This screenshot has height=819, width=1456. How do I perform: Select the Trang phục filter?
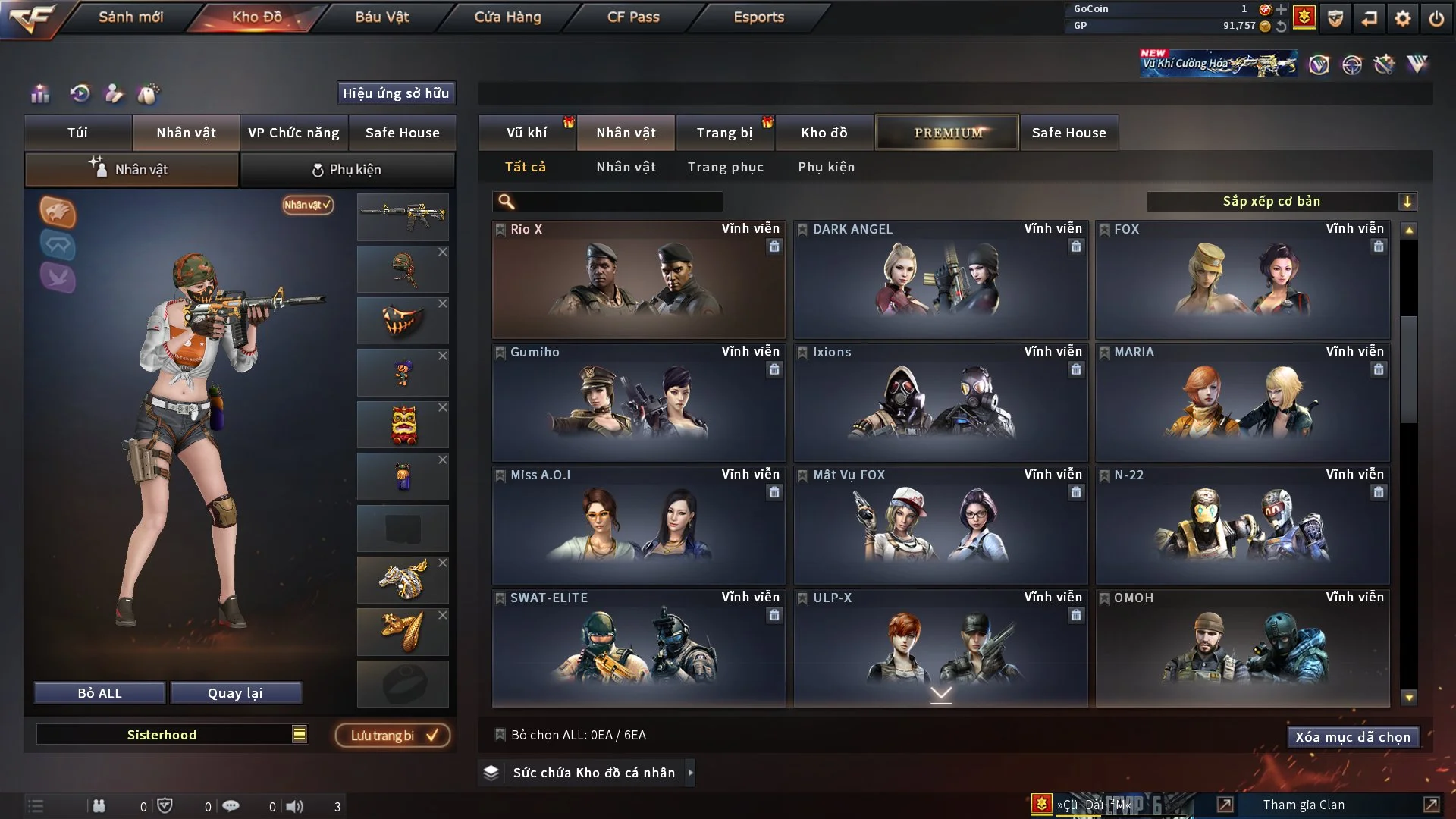[x=725, y=167]
